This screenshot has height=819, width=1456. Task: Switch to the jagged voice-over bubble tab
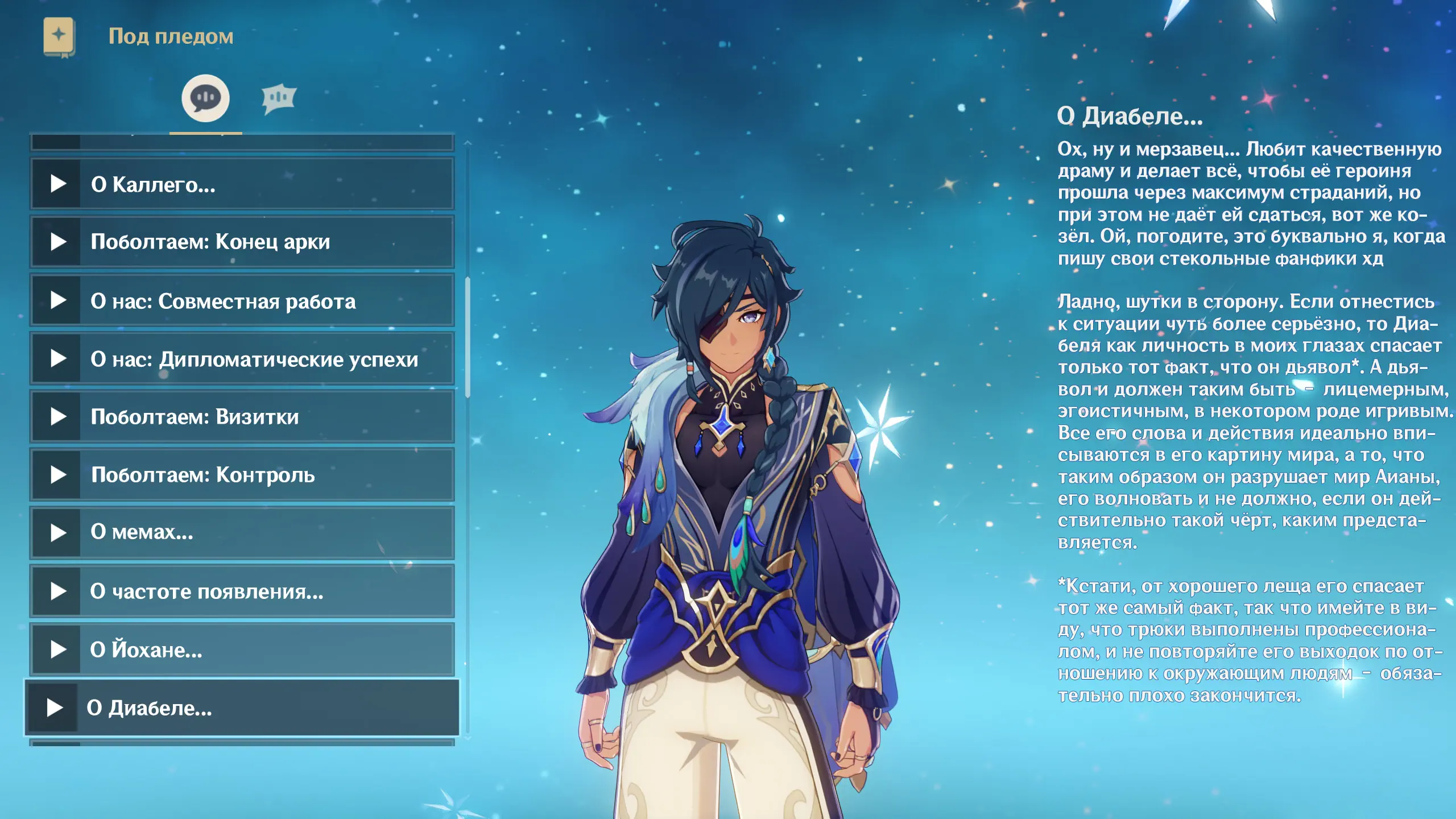point(279,98)
